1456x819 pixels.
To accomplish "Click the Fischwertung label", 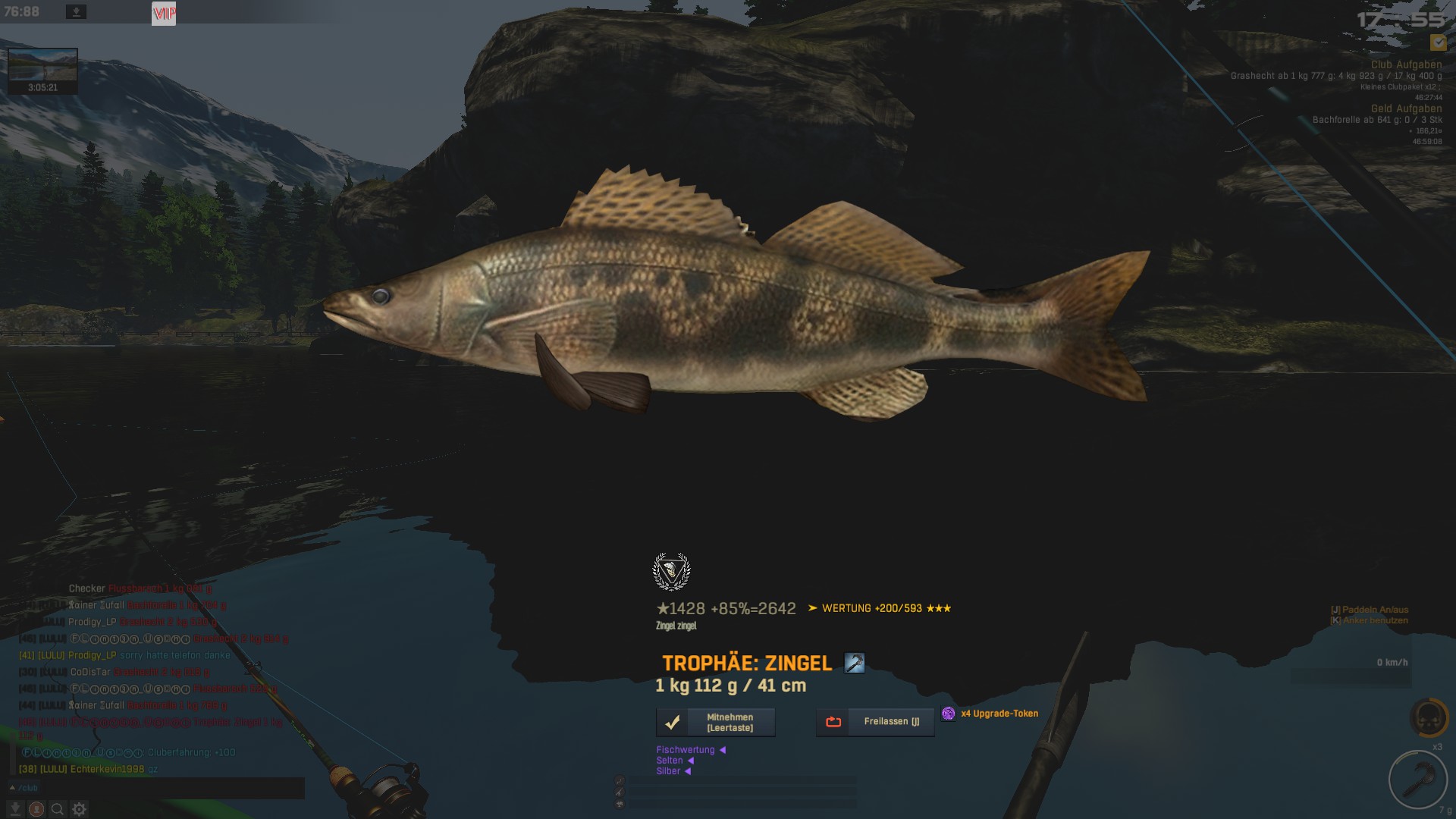I will (x=686, y=750).
